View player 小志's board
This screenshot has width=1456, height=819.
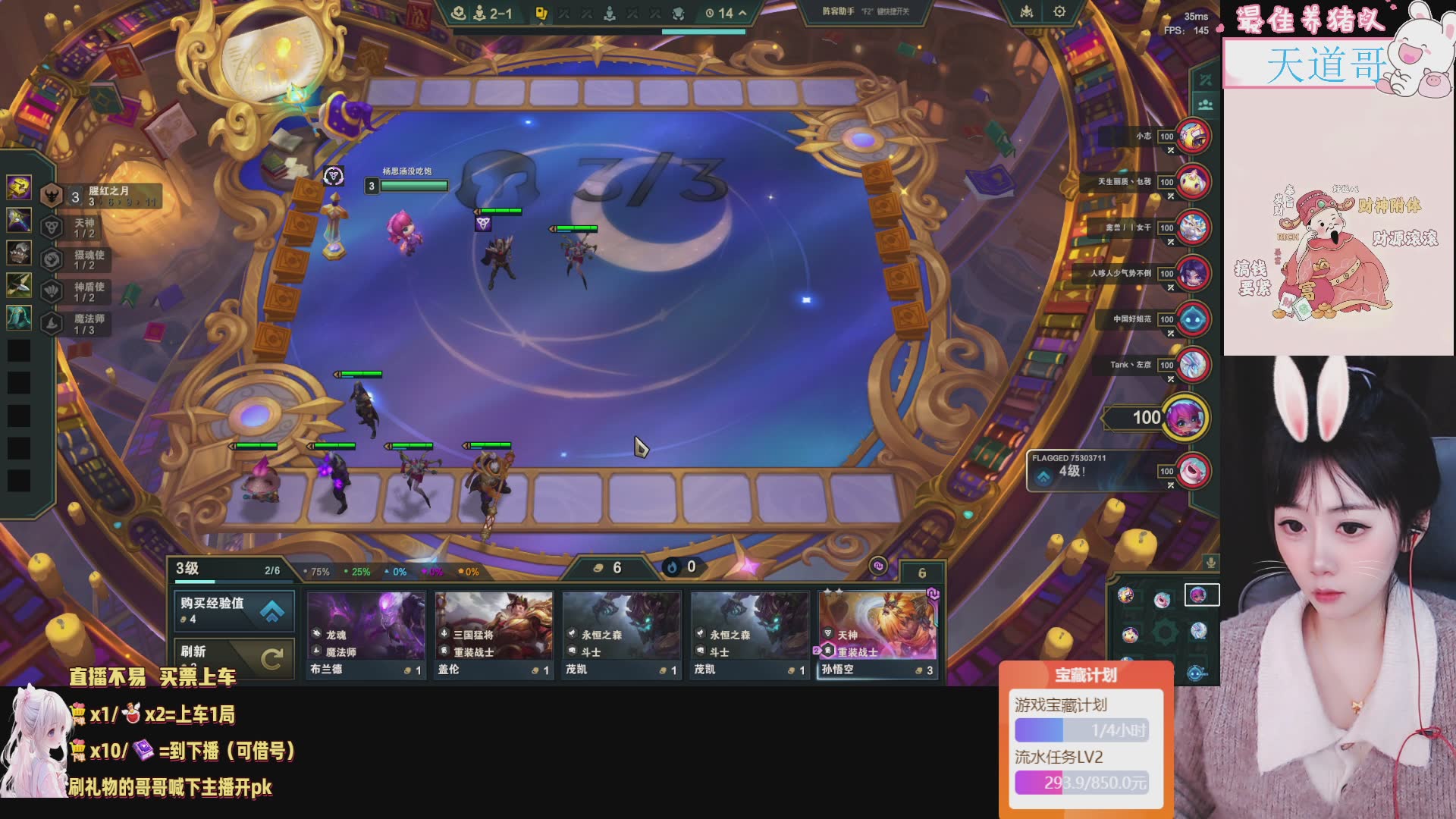pos(1193,137)
